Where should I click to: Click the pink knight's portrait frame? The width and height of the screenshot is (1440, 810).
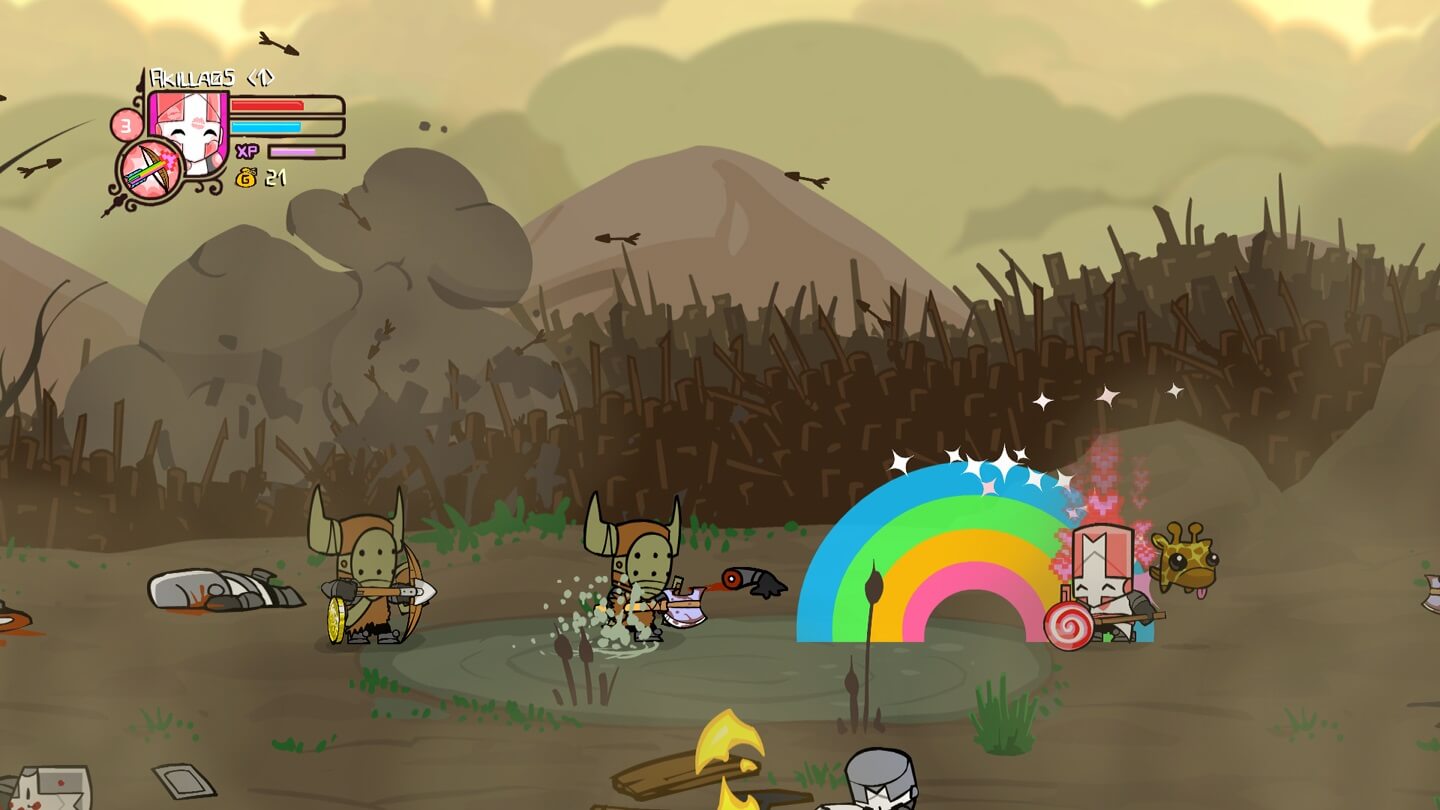coord(190,130)
